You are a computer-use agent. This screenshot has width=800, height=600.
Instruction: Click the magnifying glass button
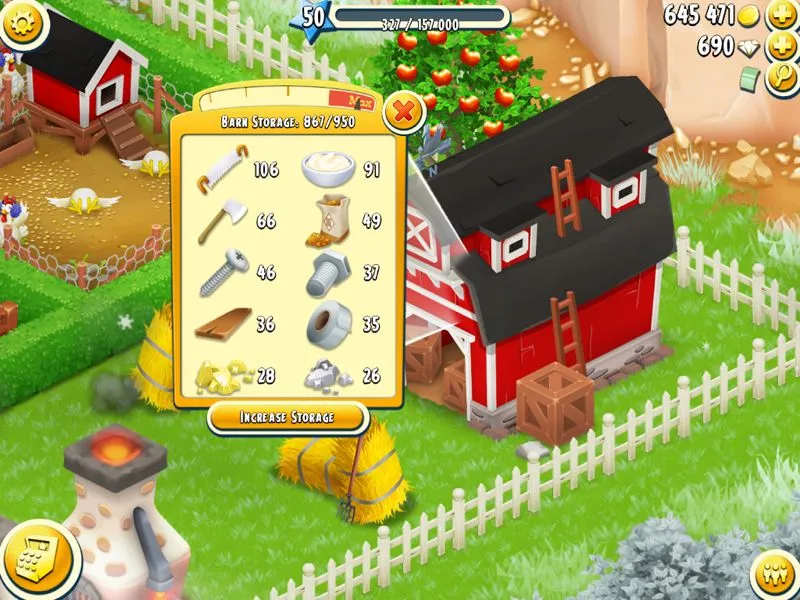click(x=781, y=79)
